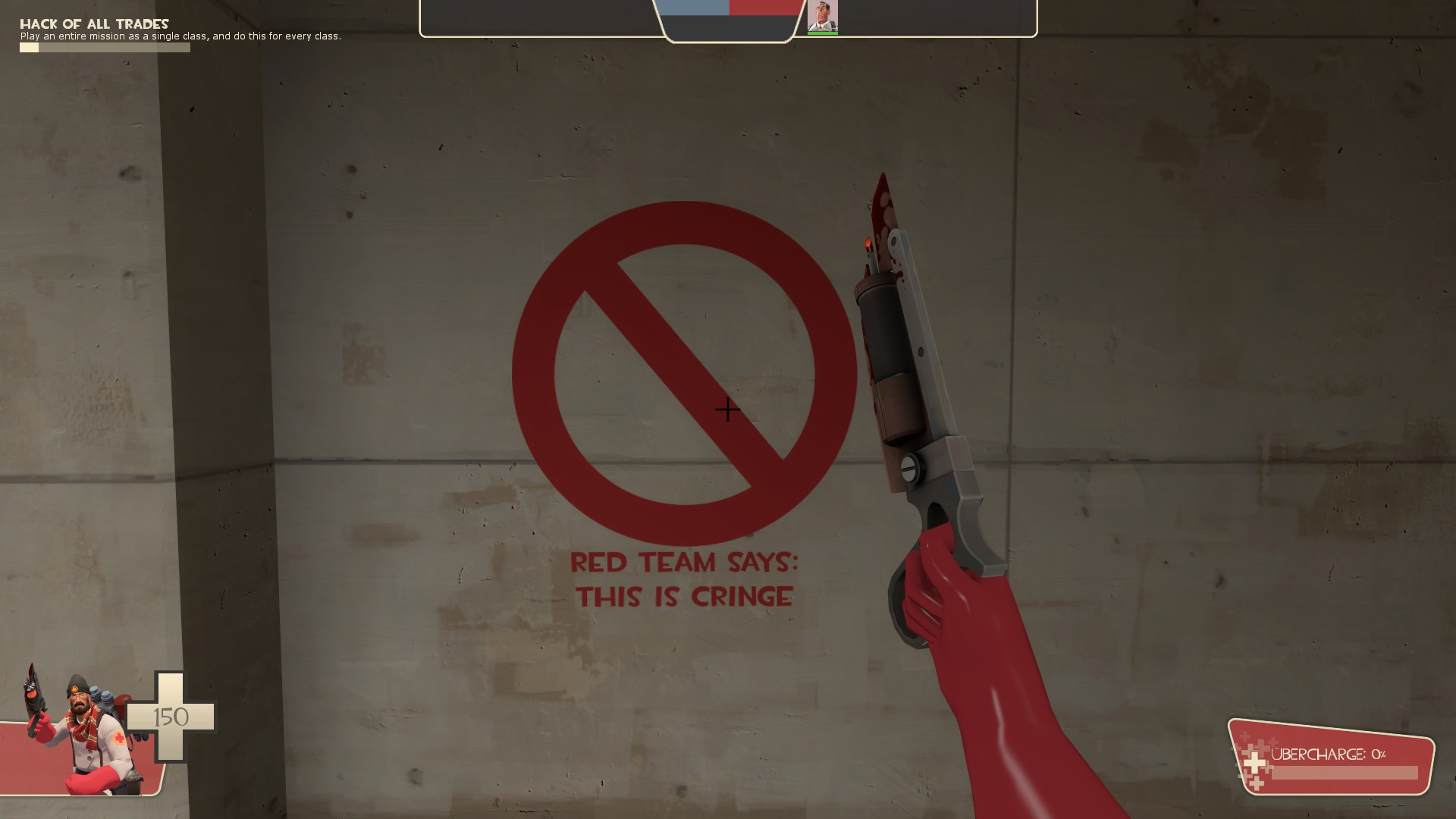Expand the top scoreboard panel
1456x819 pixels.
[728, 19]
